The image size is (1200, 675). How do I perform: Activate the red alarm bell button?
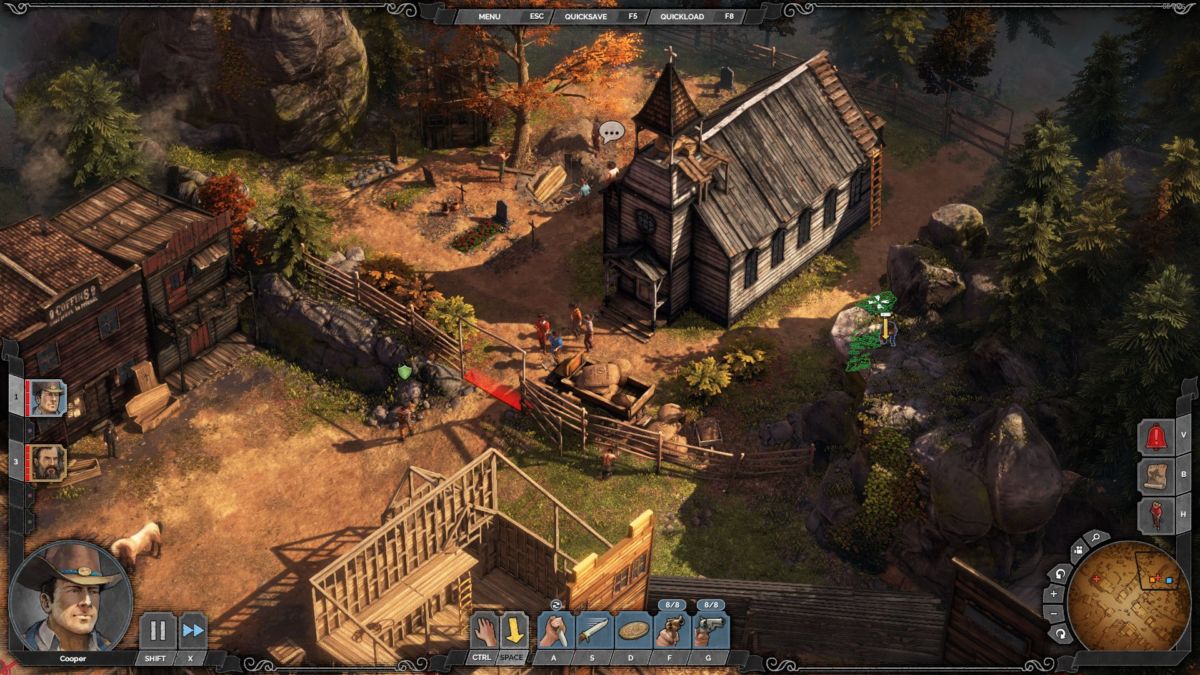[x=1157, y=437]
